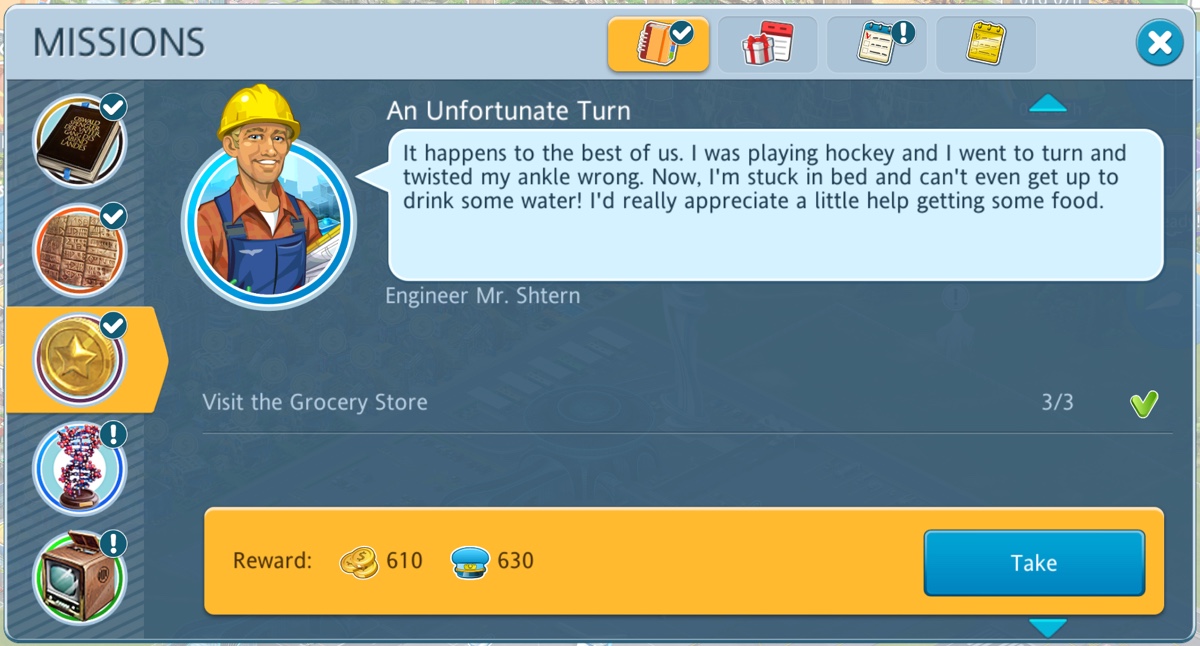Open the gift box calendar tab
The height and width of the screenshot is (646, 1200).
(767, 44)
